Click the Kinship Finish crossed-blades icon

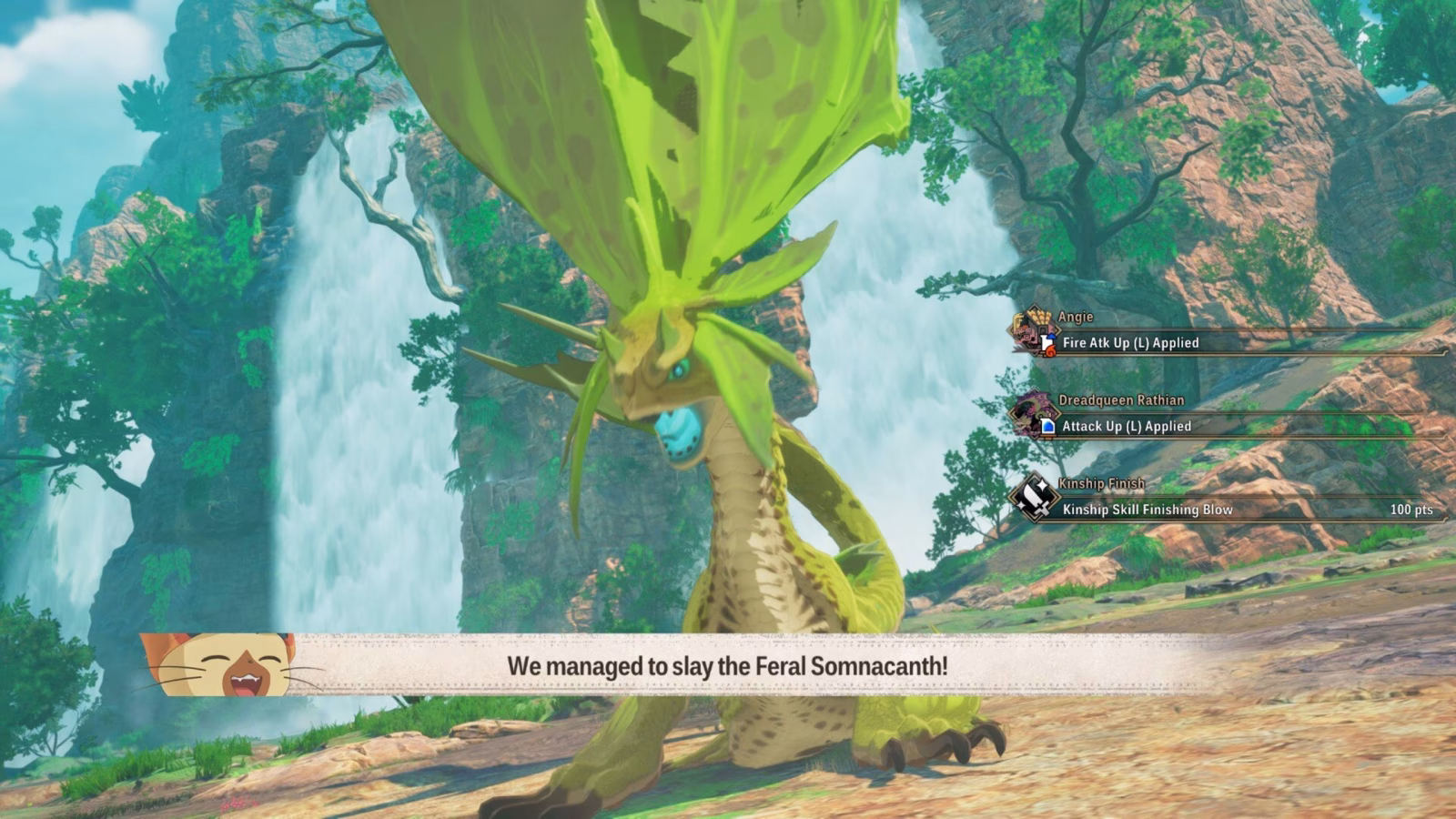[1034, 498]
